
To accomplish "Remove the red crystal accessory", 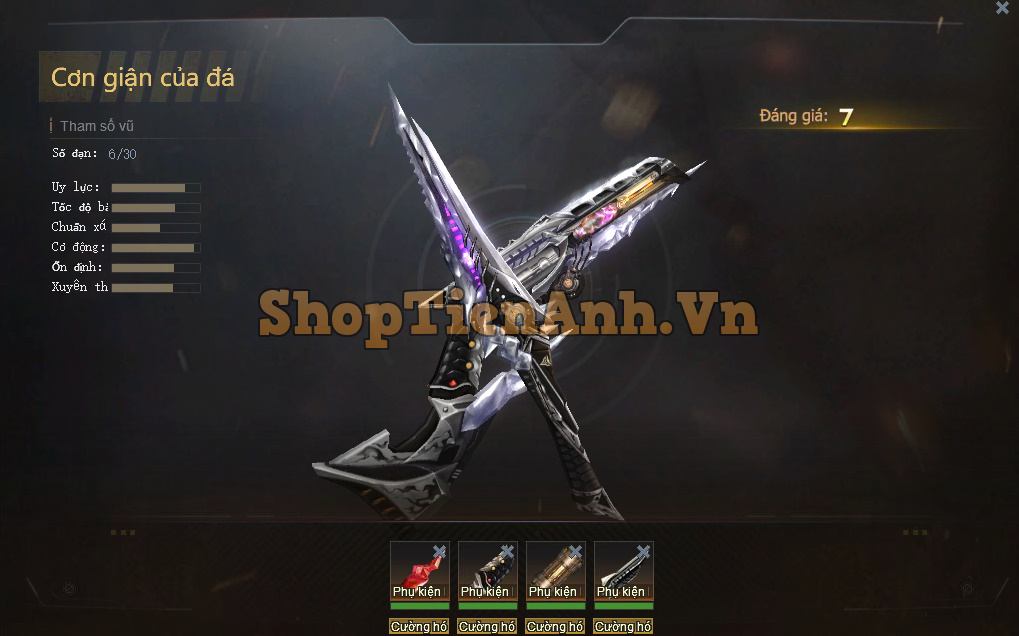I will [x=439, y=551].
